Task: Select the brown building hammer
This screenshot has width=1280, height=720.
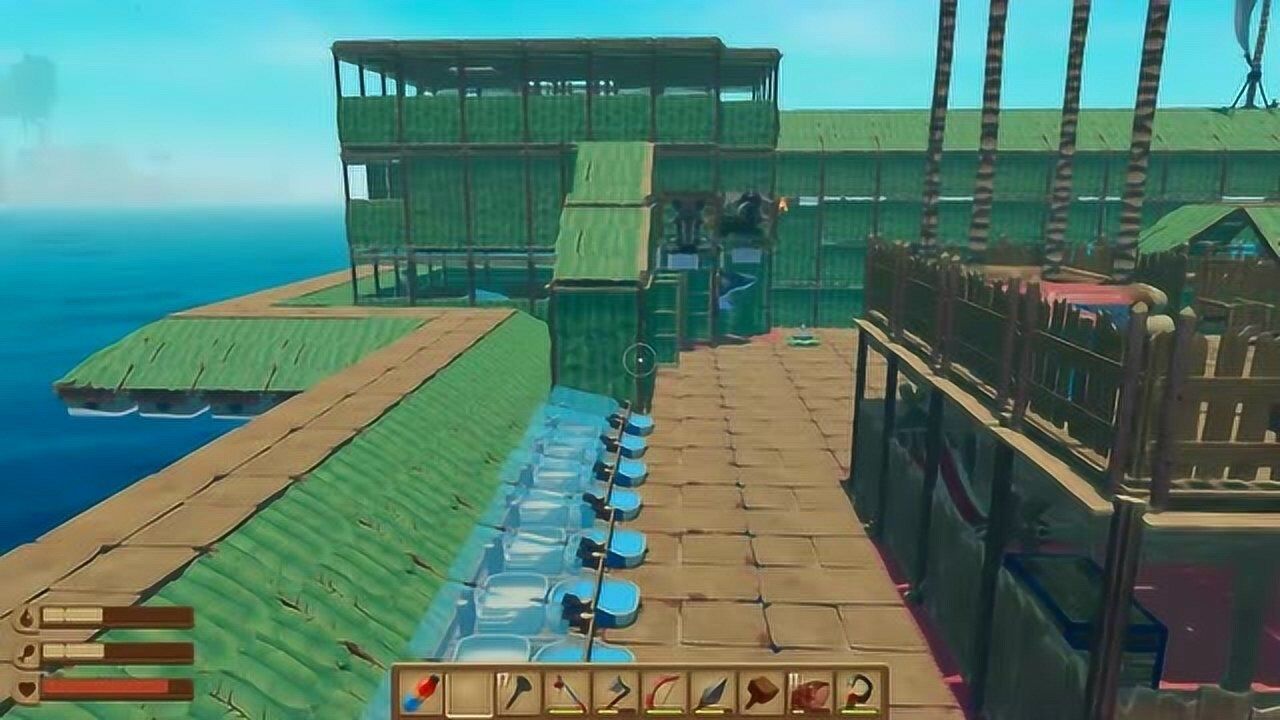Action: tap(762, 692)
